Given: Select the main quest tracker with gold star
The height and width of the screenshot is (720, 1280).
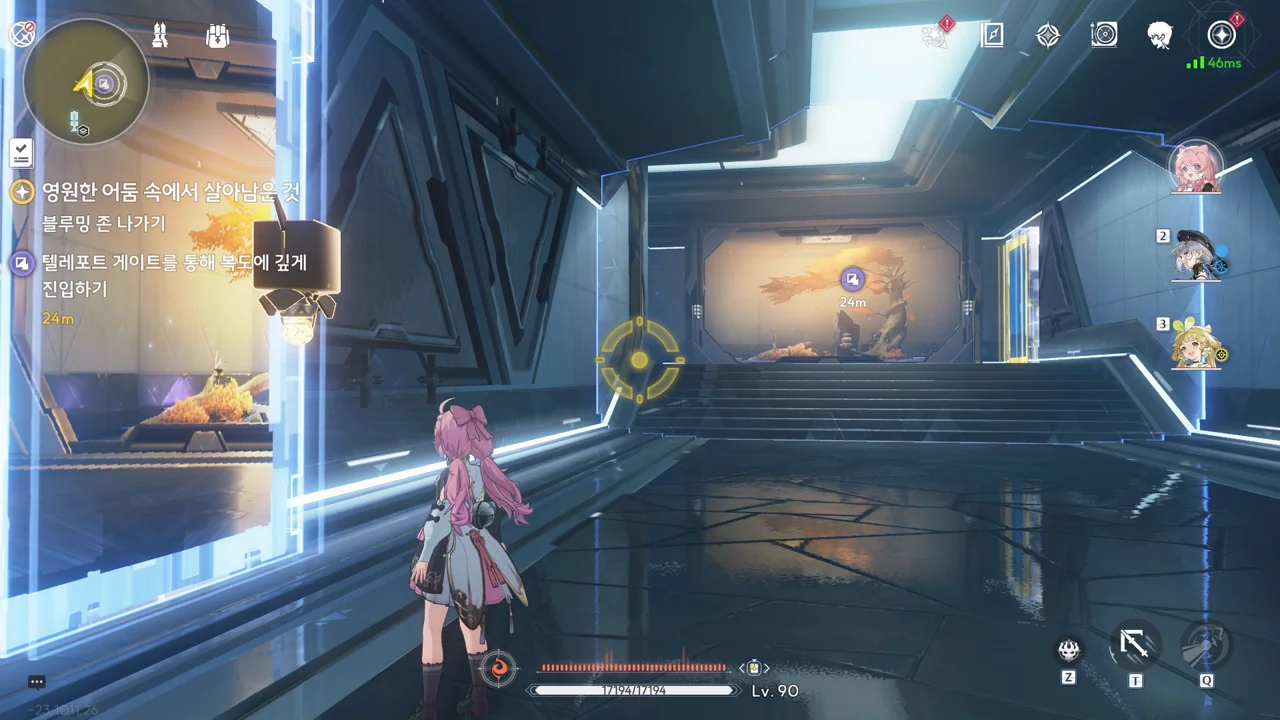Looking at the screenshot, I should (x=22, y=191).
